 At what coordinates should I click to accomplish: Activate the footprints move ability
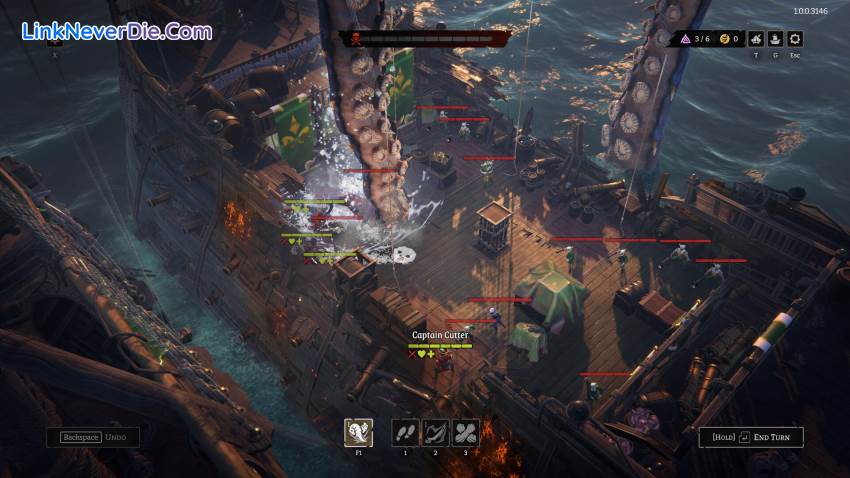405,432
